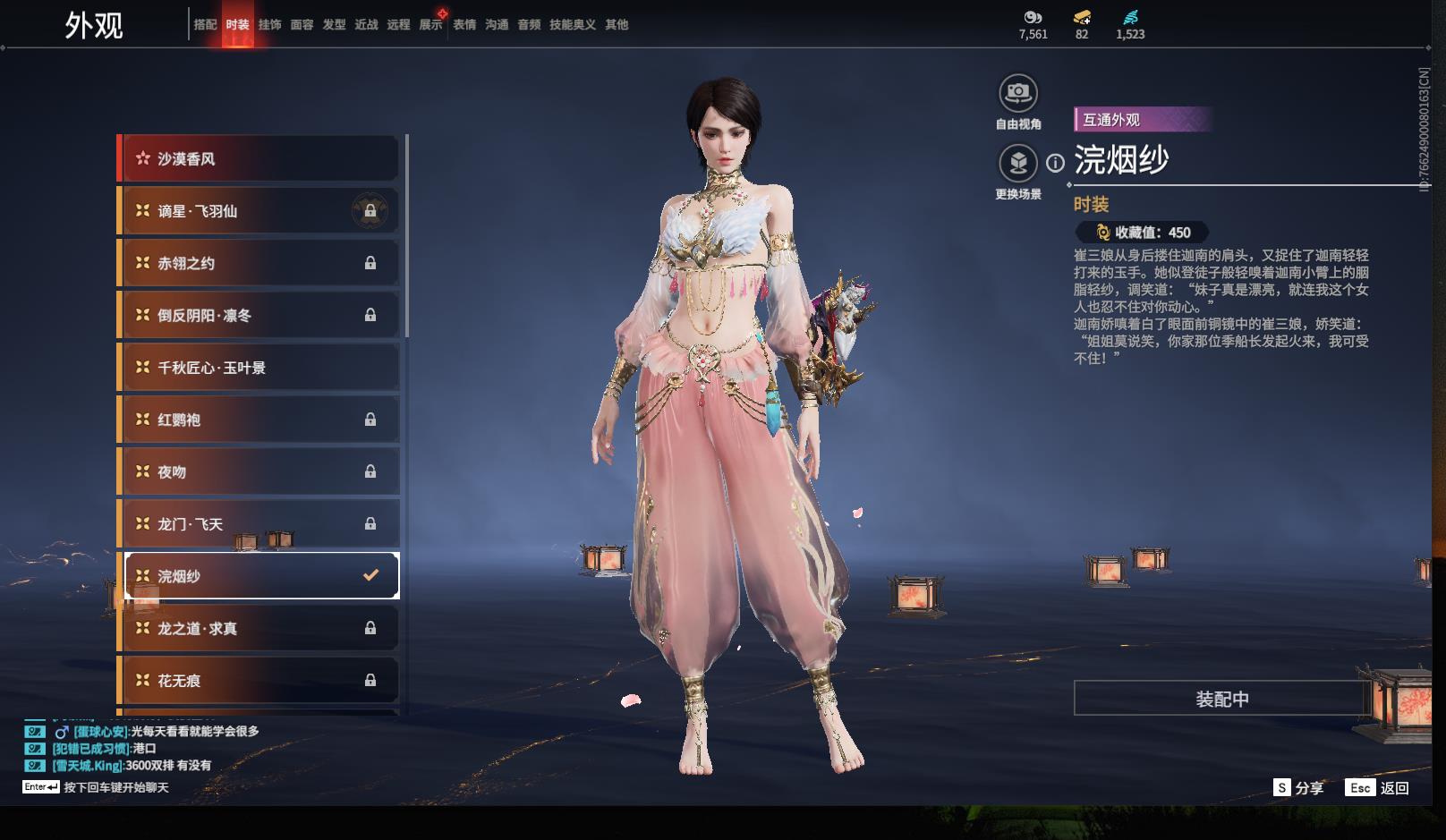Select the 花无痕 outfit row

click(x=259, y=681)
